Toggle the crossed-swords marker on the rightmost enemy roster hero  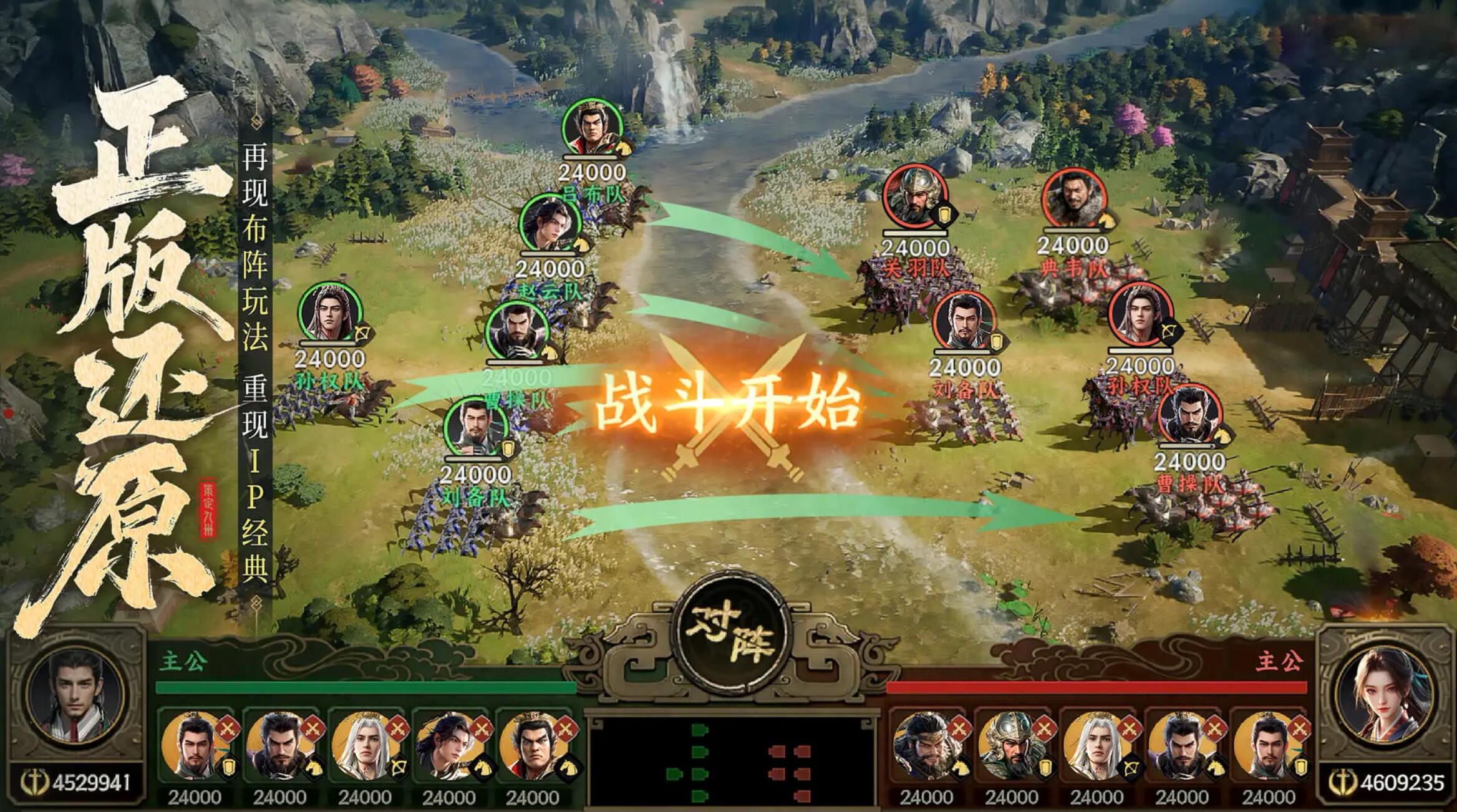[x=1301, y=728]
